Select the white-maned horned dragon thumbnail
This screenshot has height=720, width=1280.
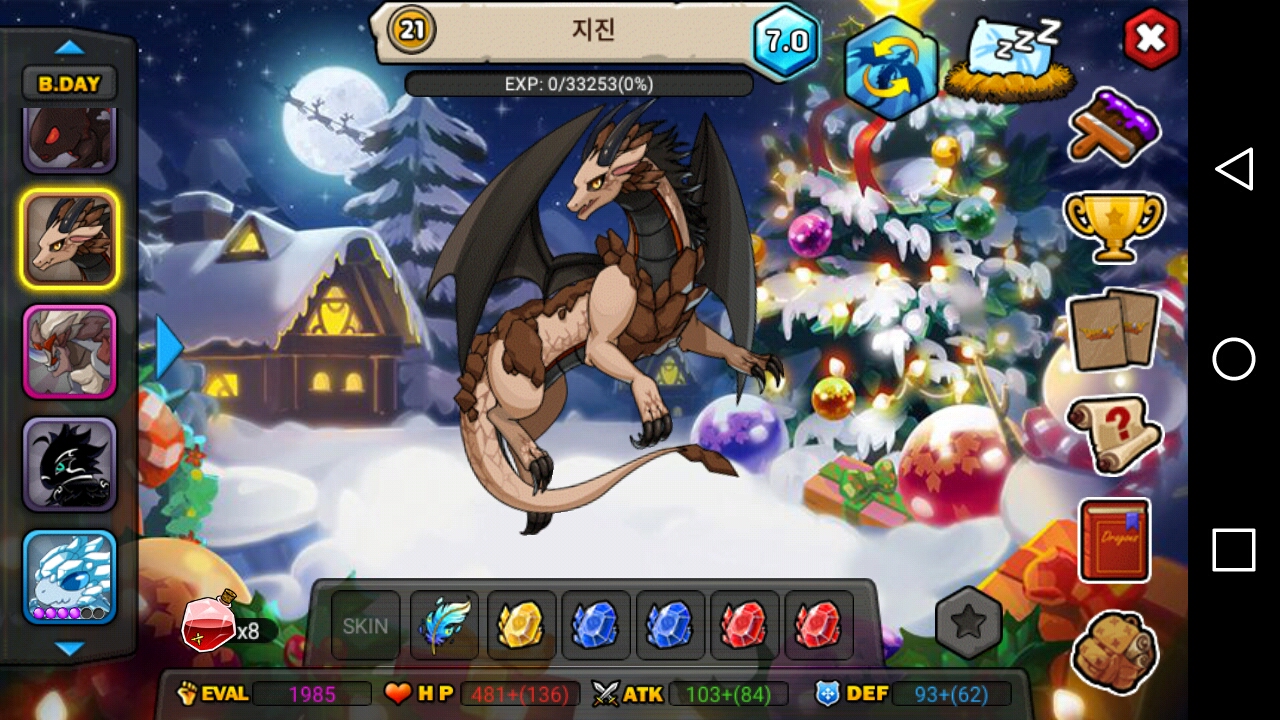70,352
